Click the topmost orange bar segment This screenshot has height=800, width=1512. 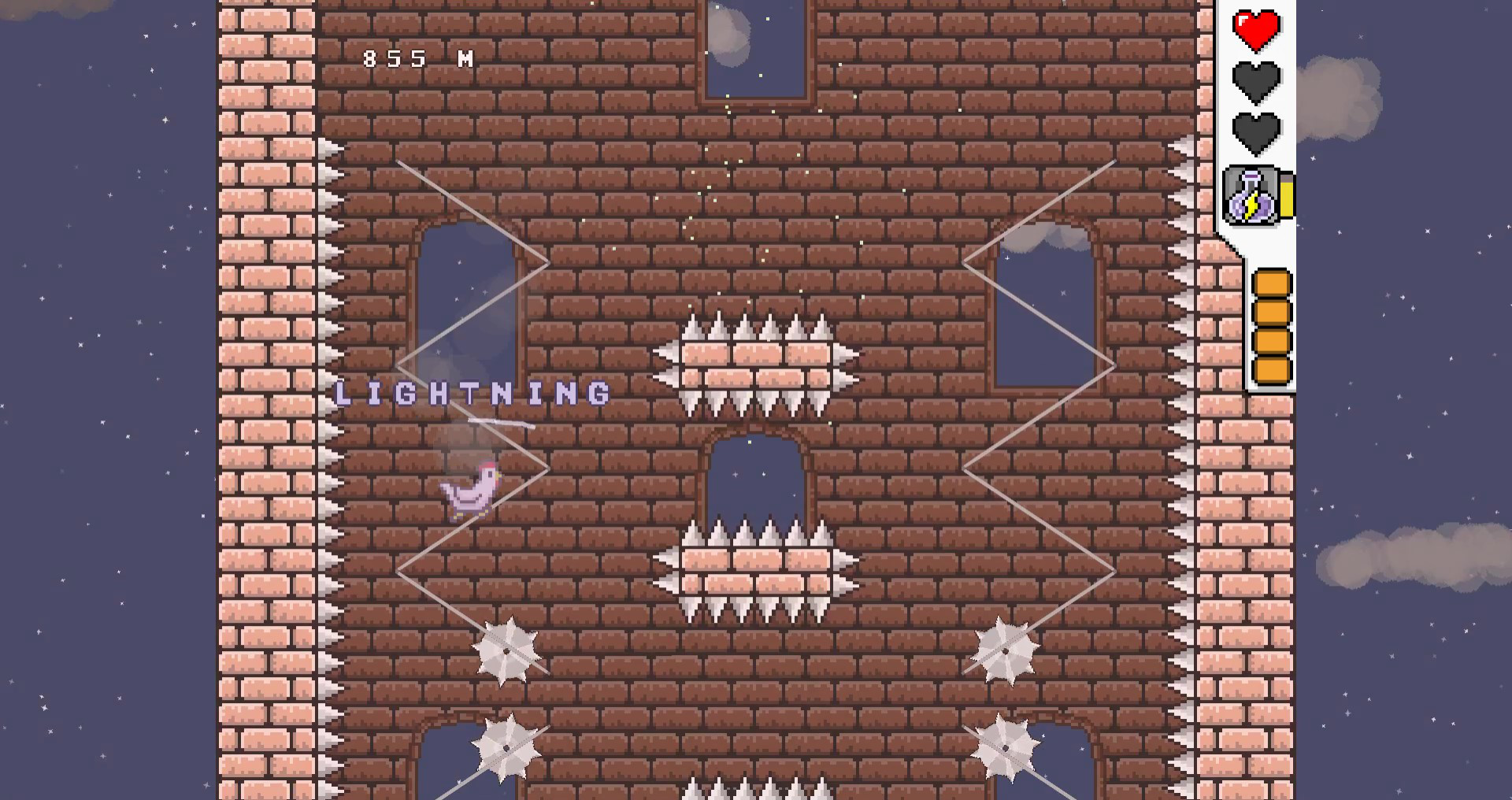[1273, 283]
